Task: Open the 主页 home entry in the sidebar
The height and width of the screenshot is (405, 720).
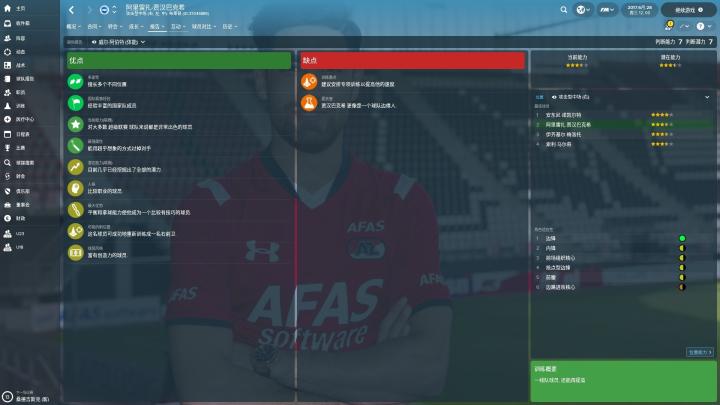Action: tap(18, 9)
